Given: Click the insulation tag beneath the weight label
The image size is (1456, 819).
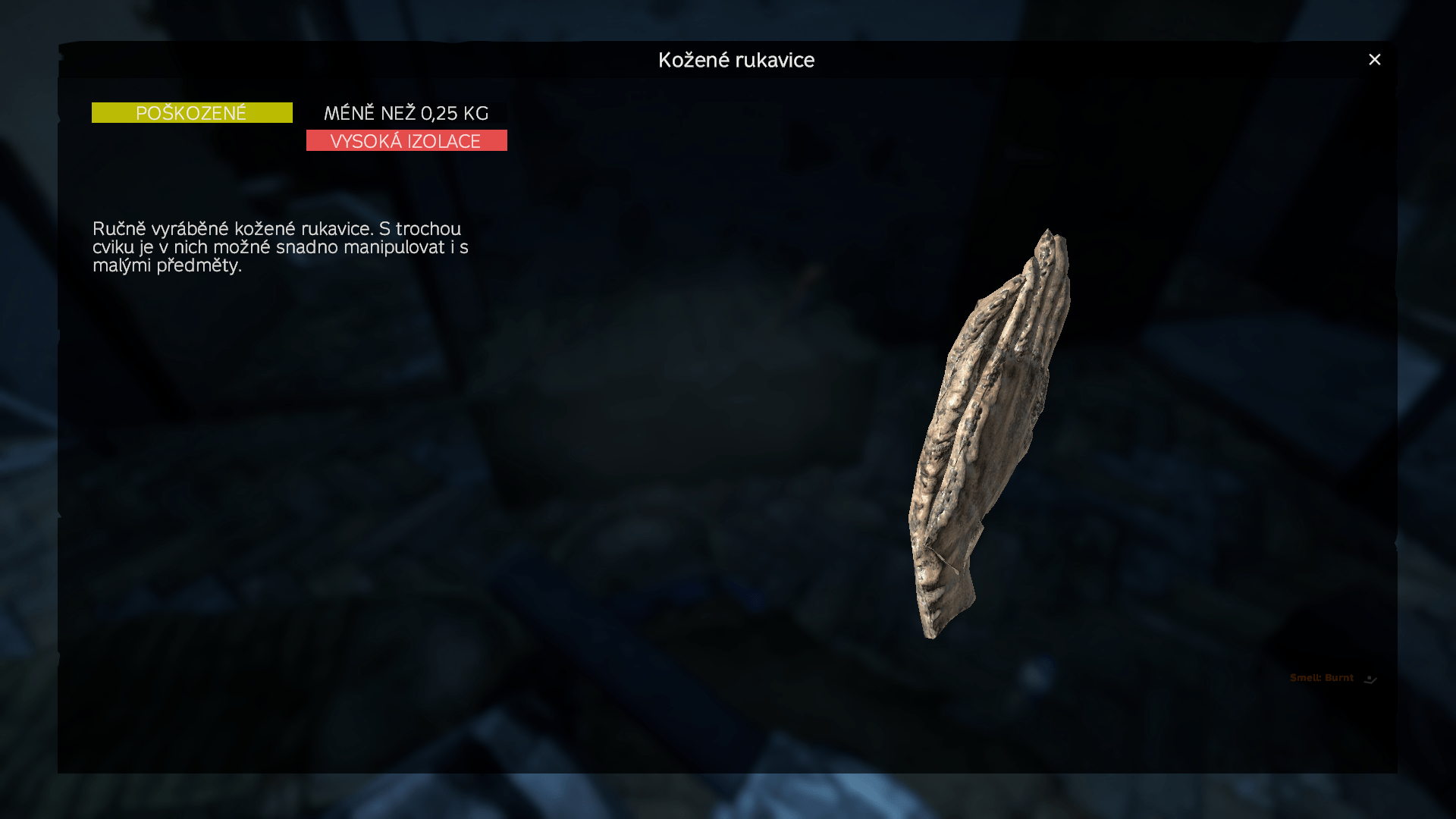Looking at the screenshot, I should pos(406,140).
